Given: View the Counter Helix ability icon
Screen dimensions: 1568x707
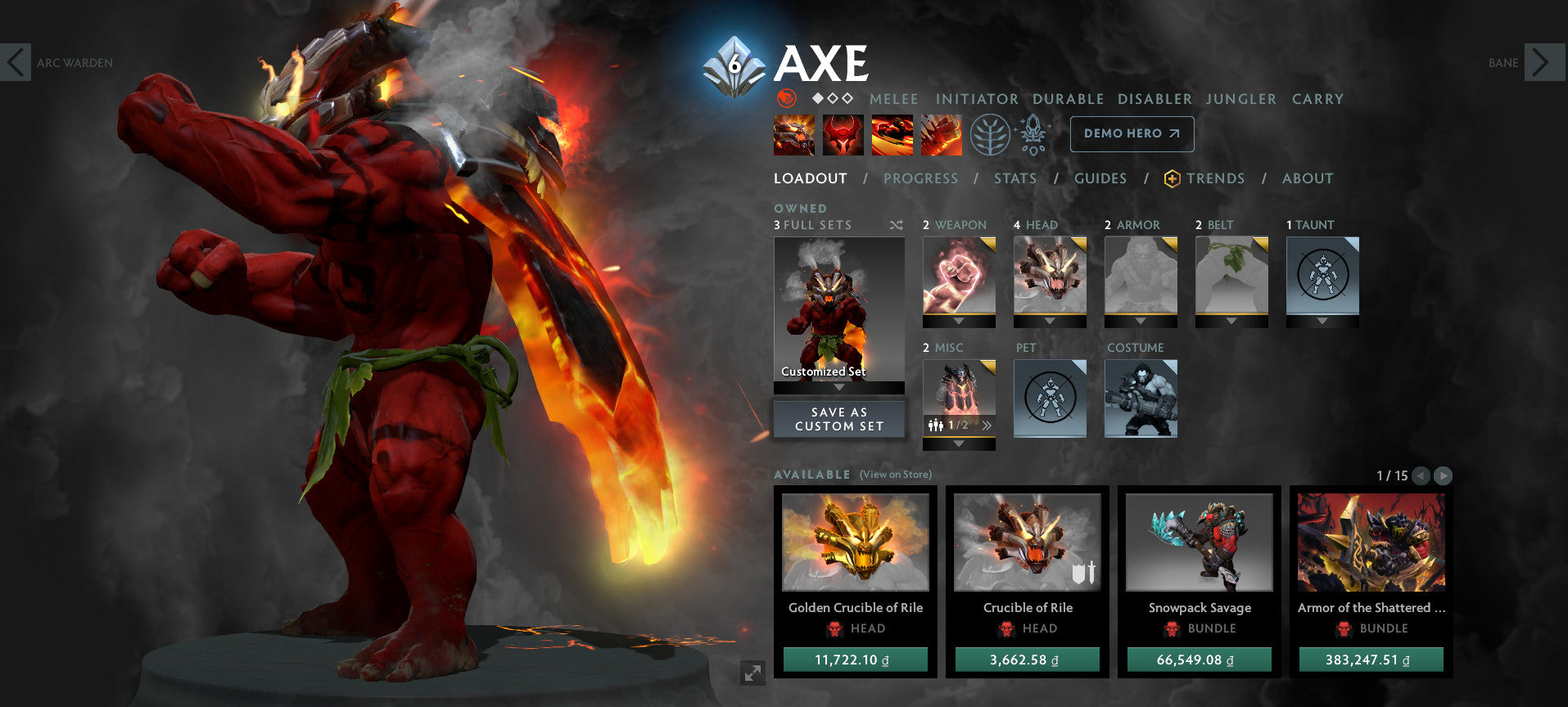Looking at the screenshot, I should point(892,135).
